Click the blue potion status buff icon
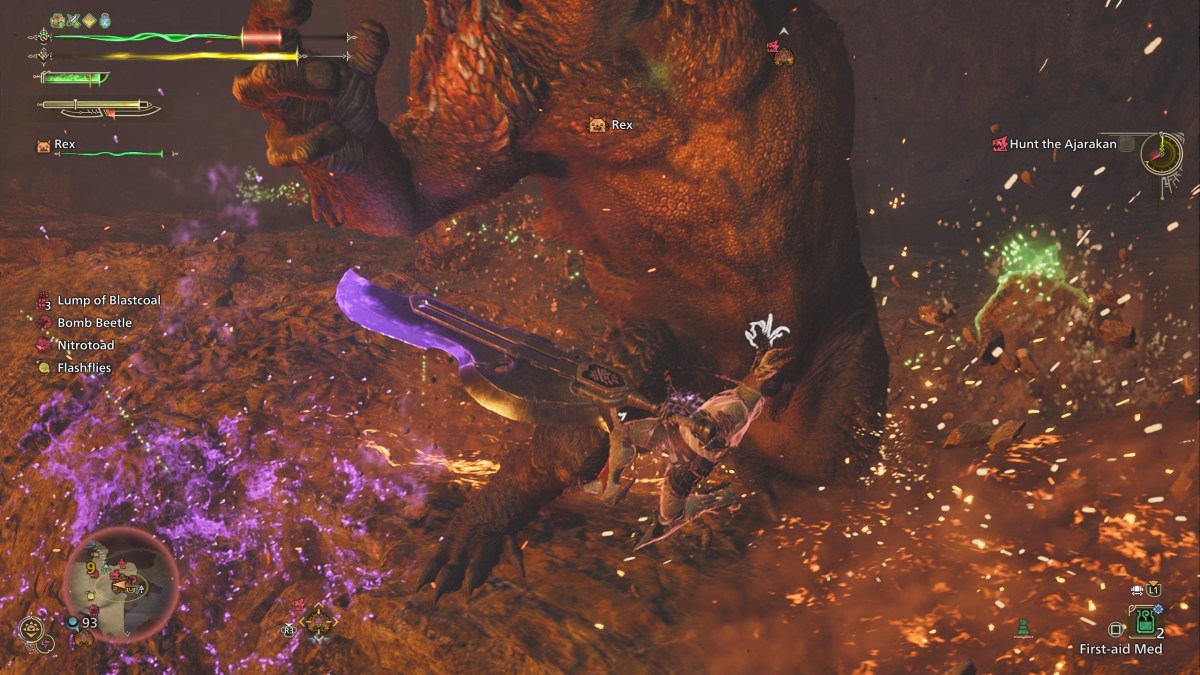This screenshot has height=675, width=1200. [x=104, y=20]
